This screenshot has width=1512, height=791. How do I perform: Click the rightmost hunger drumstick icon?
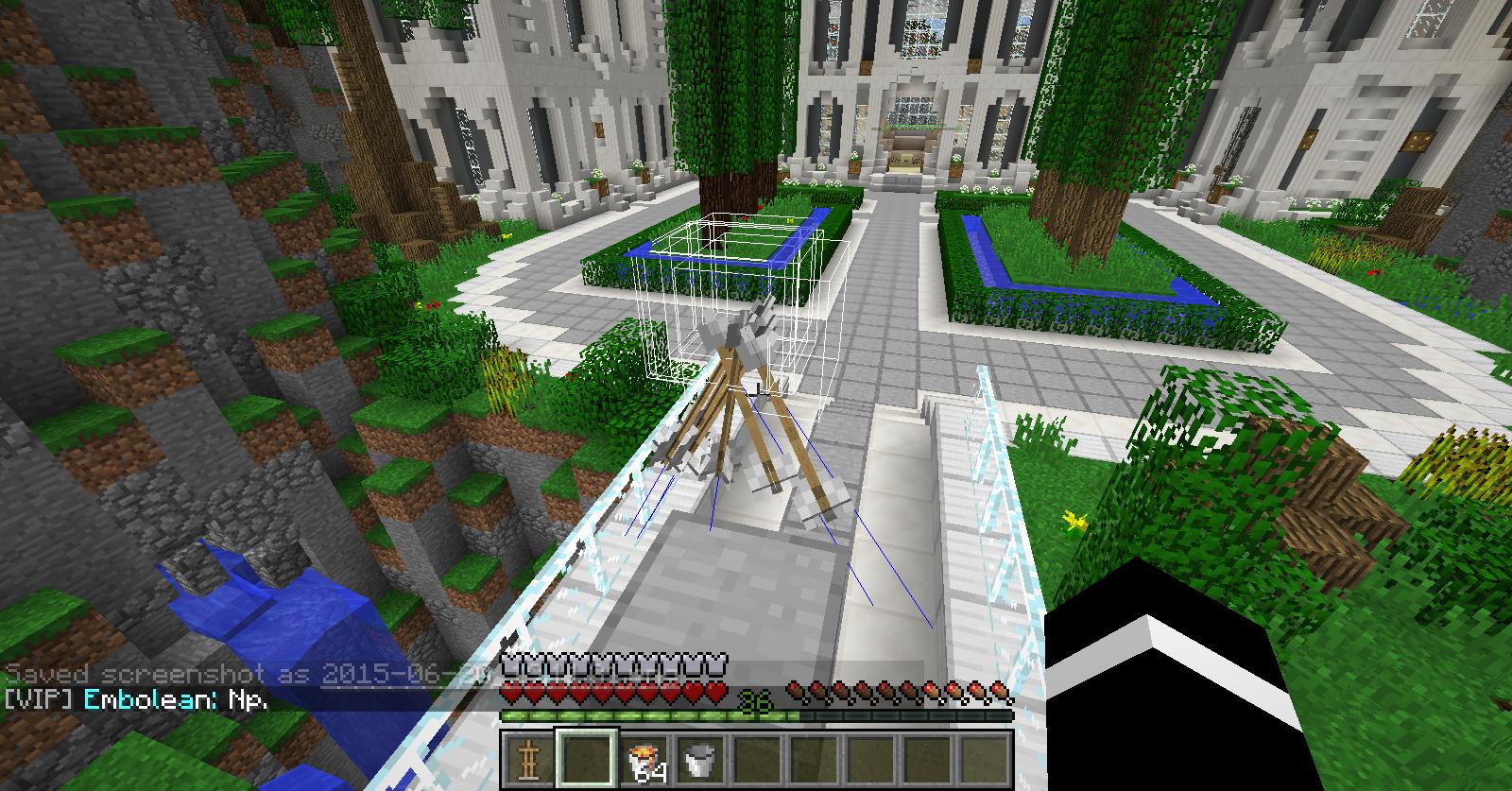pos(999,693)
